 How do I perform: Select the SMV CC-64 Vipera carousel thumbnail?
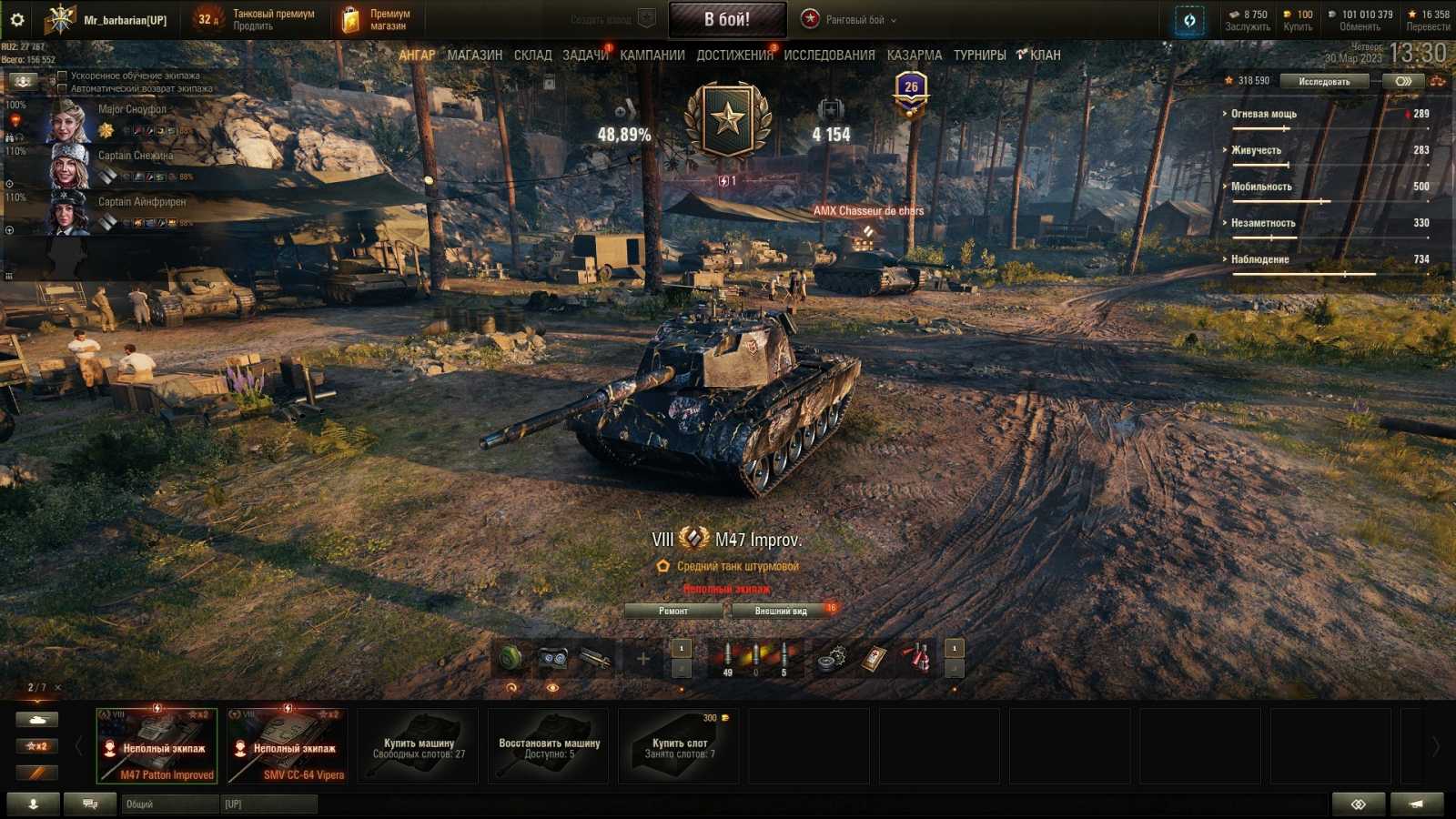(286, 744)
